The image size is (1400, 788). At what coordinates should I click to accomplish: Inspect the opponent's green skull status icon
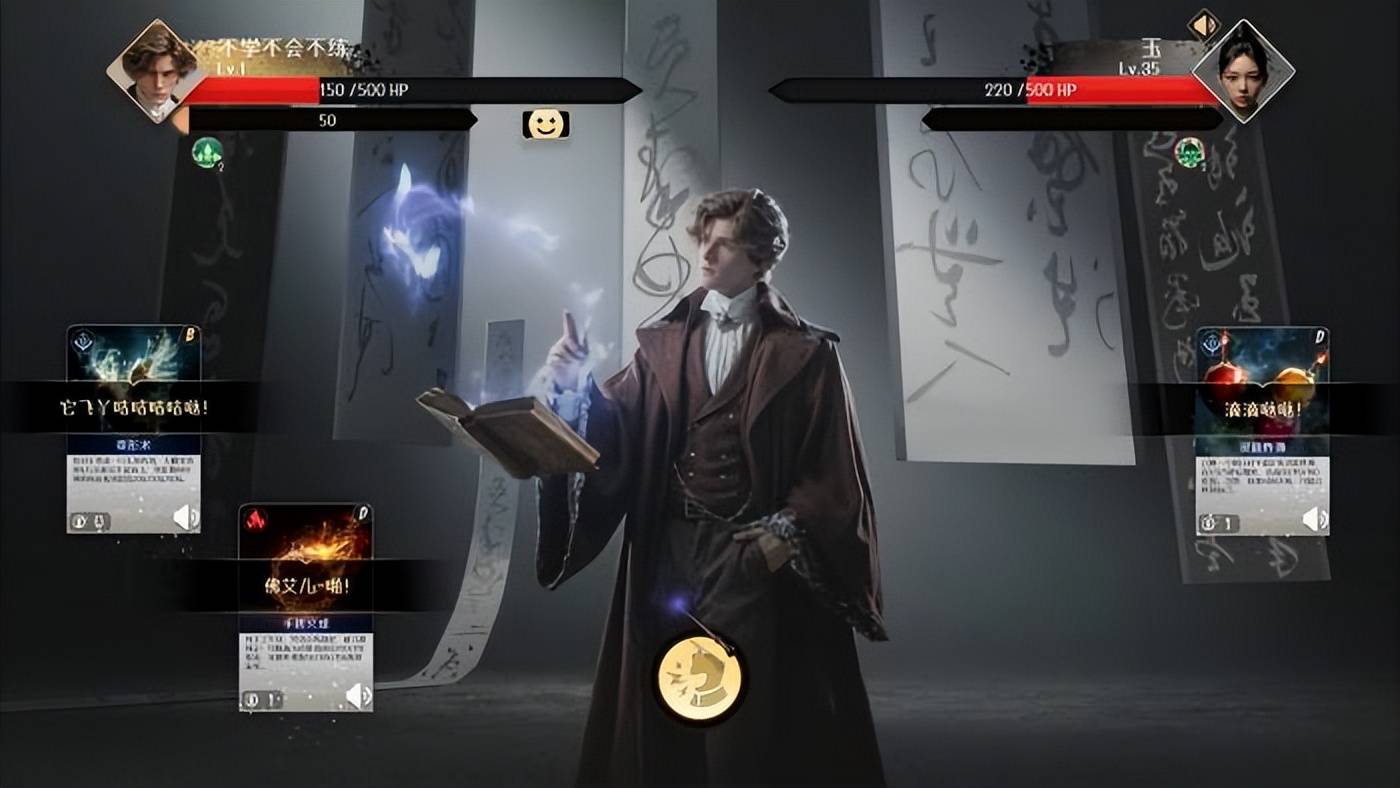pos(1189,152)
